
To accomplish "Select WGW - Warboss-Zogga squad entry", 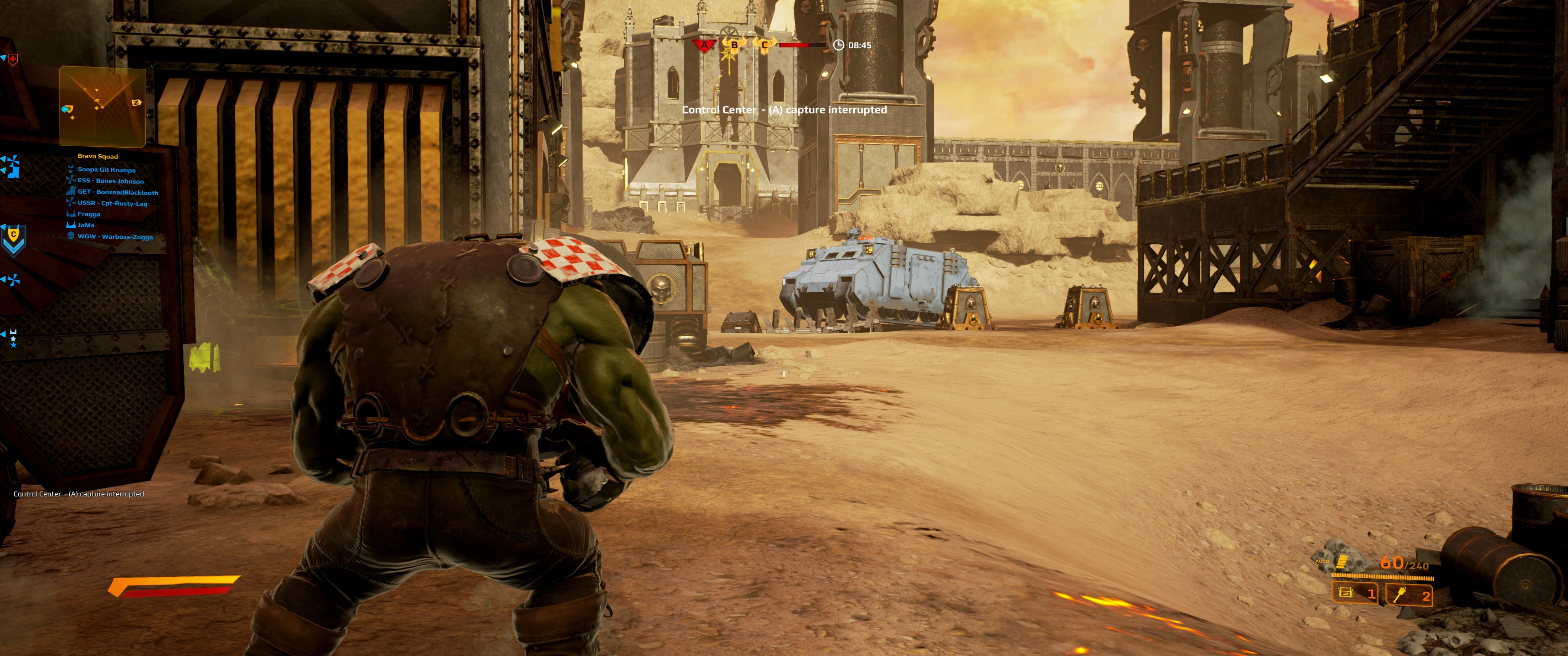I will pos(115,237).
